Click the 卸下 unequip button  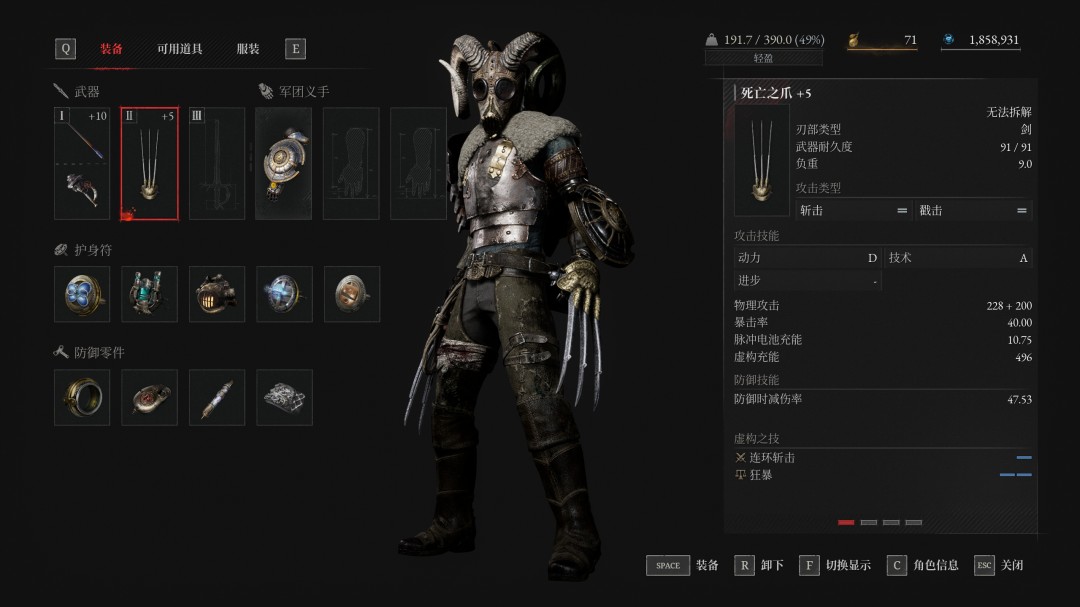pyautogui.click(x=759, y=565)
